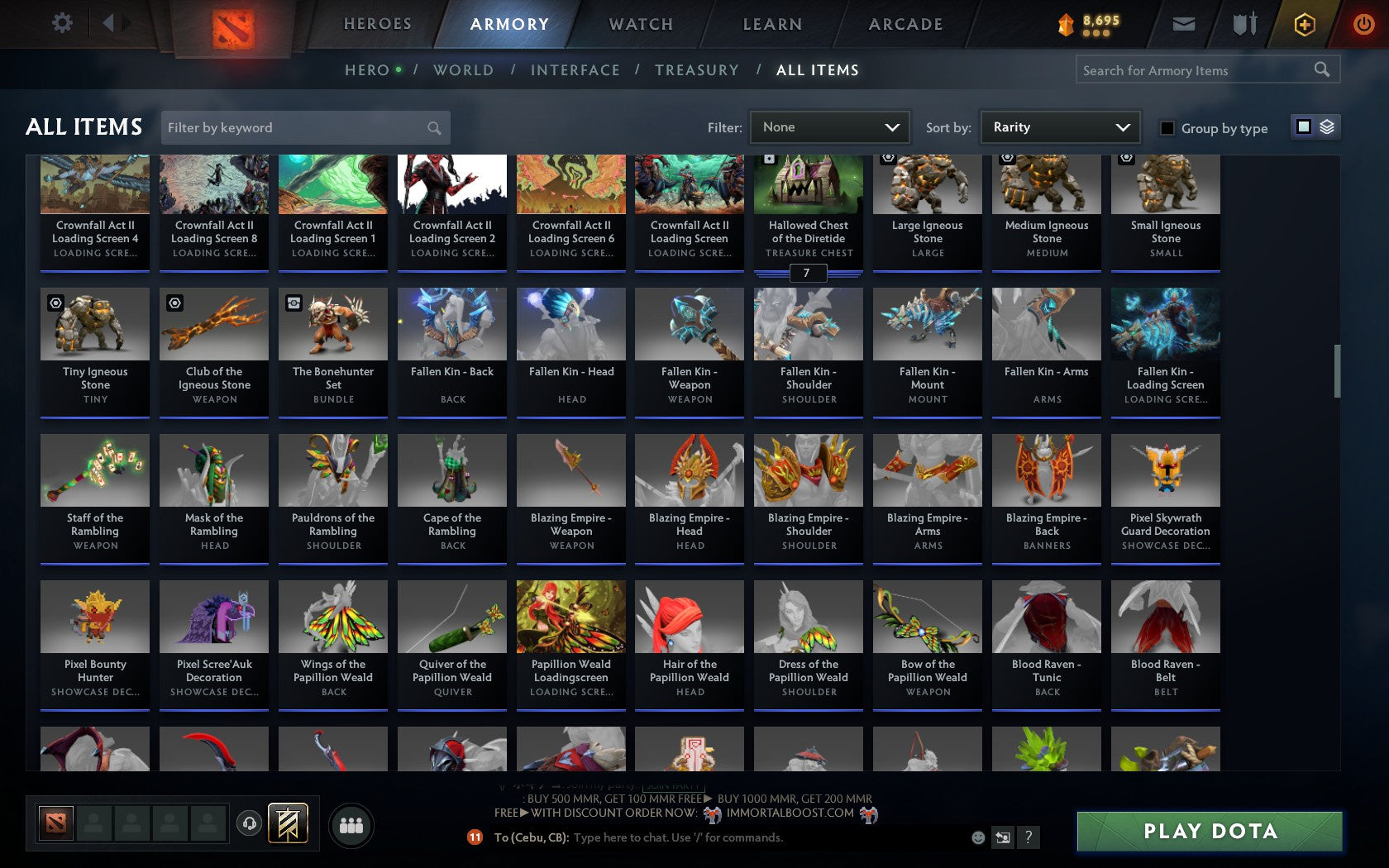Open notifications via the mail icon
The image size is (1389, 868).
pyautogui.click(x=1182, y=22)
